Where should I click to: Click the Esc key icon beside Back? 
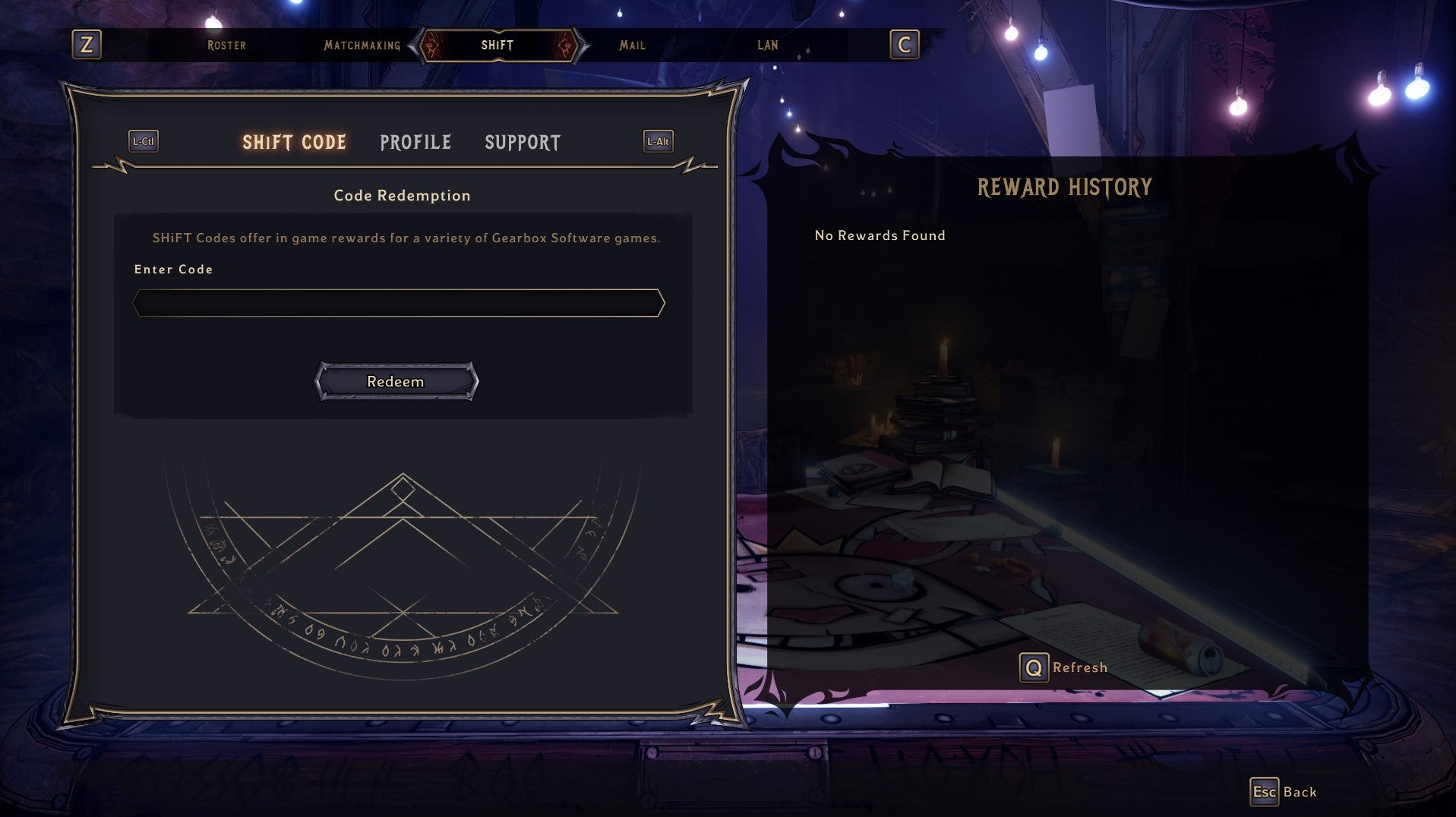1265,791
